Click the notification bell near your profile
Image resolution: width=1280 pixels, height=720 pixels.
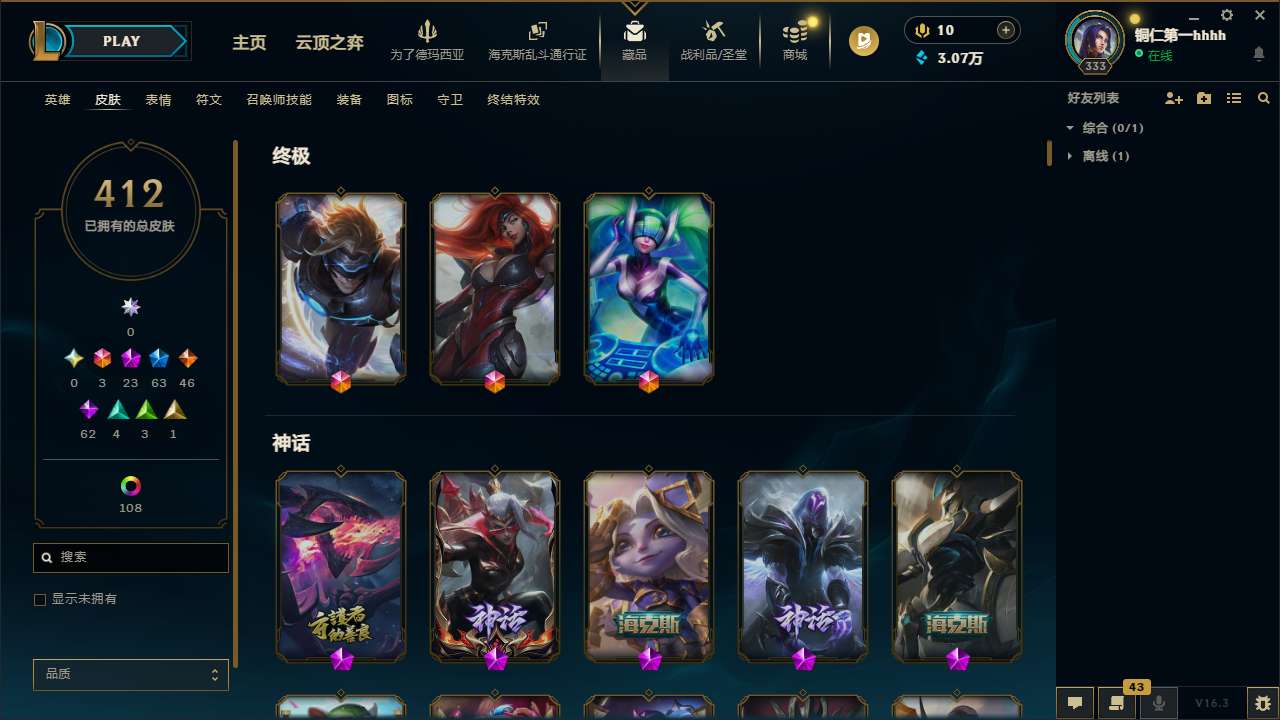point(1260,53)
